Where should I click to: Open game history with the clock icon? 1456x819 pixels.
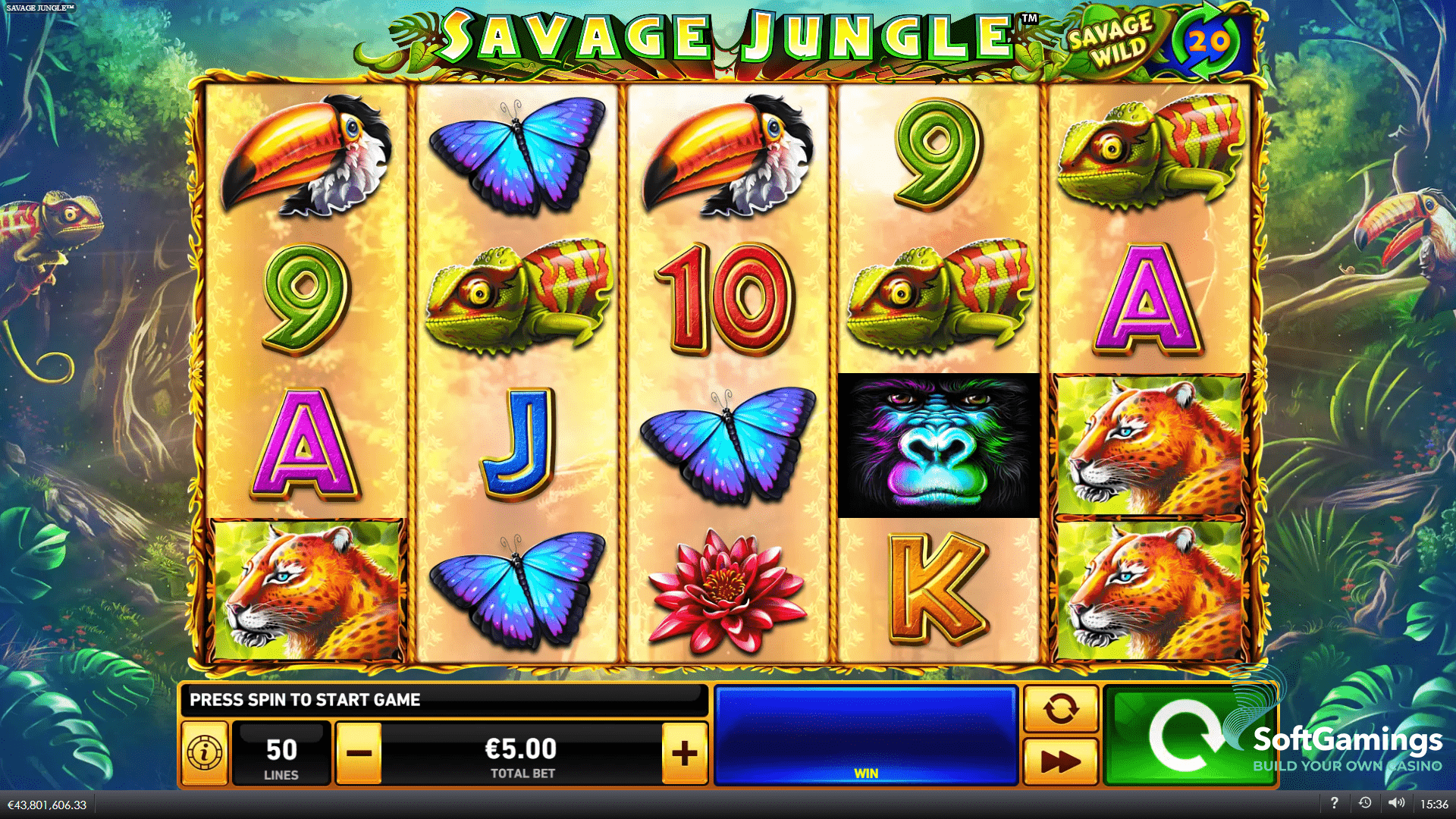coord(1366,802)
